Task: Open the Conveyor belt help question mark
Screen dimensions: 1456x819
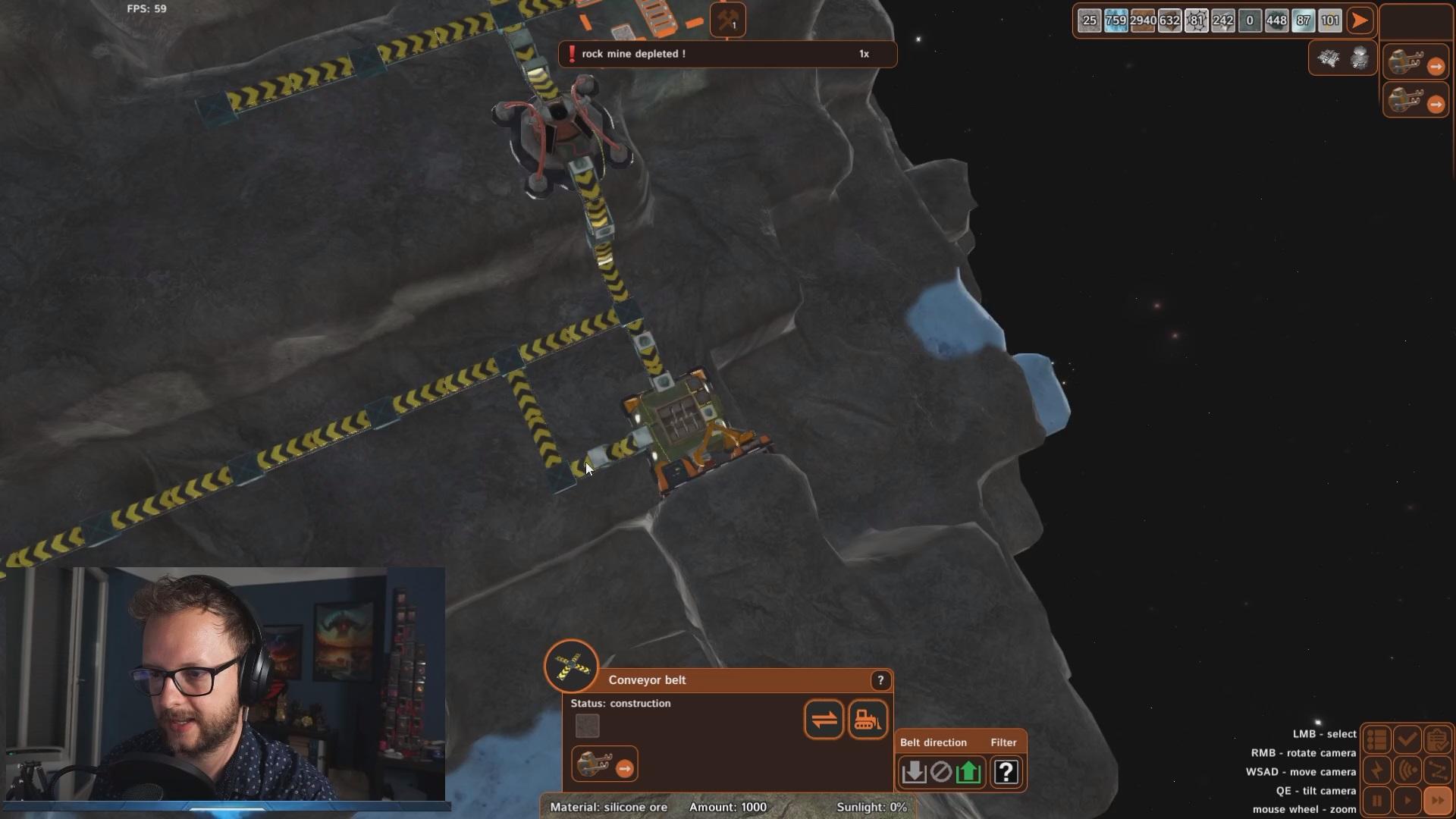Action: click(880, 680)
